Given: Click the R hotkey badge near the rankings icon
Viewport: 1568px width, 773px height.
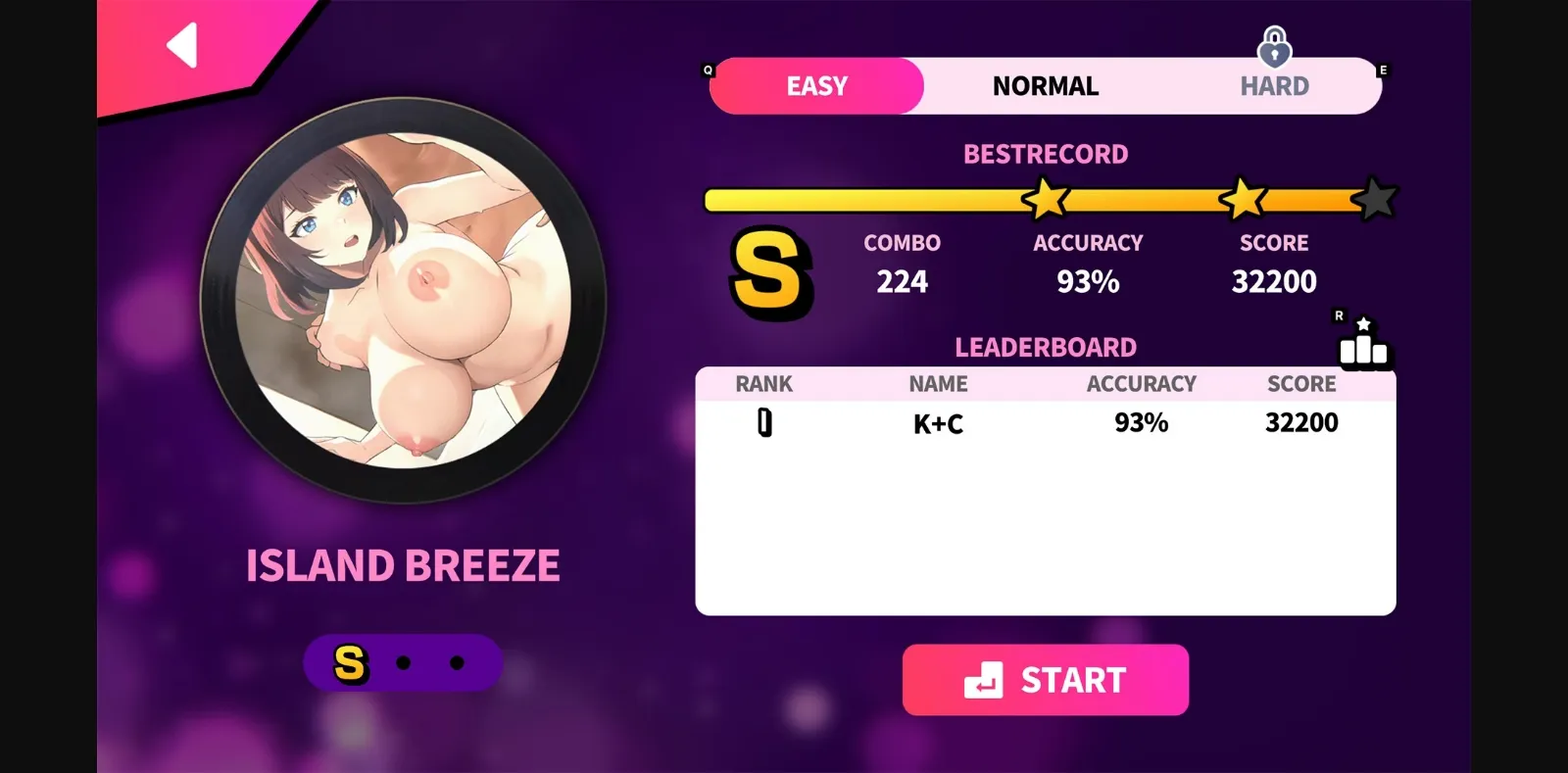Looking at the screenshot, I should tap(1340, 315).
